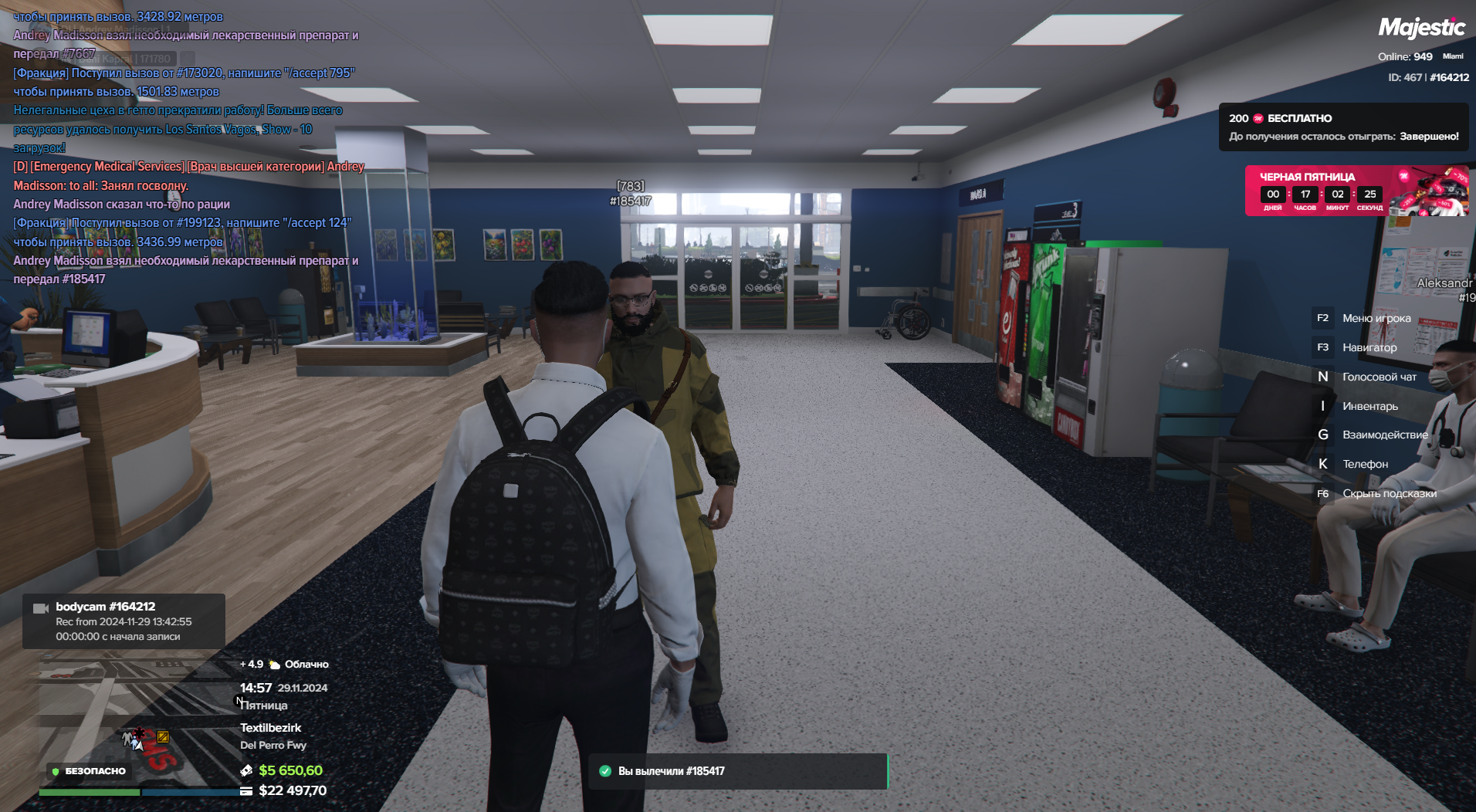Click the bodycam #164212 recording panel
Image resolution: width=1476 pixels, height=812 pixels.
pyautogui.click(x=124, y=621)
